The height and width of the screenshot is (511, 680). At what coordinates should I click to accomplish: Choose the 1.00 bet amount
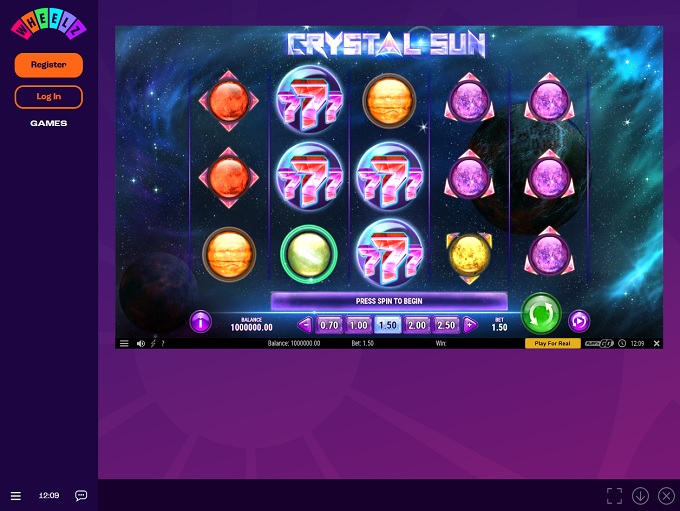point(359,325)
